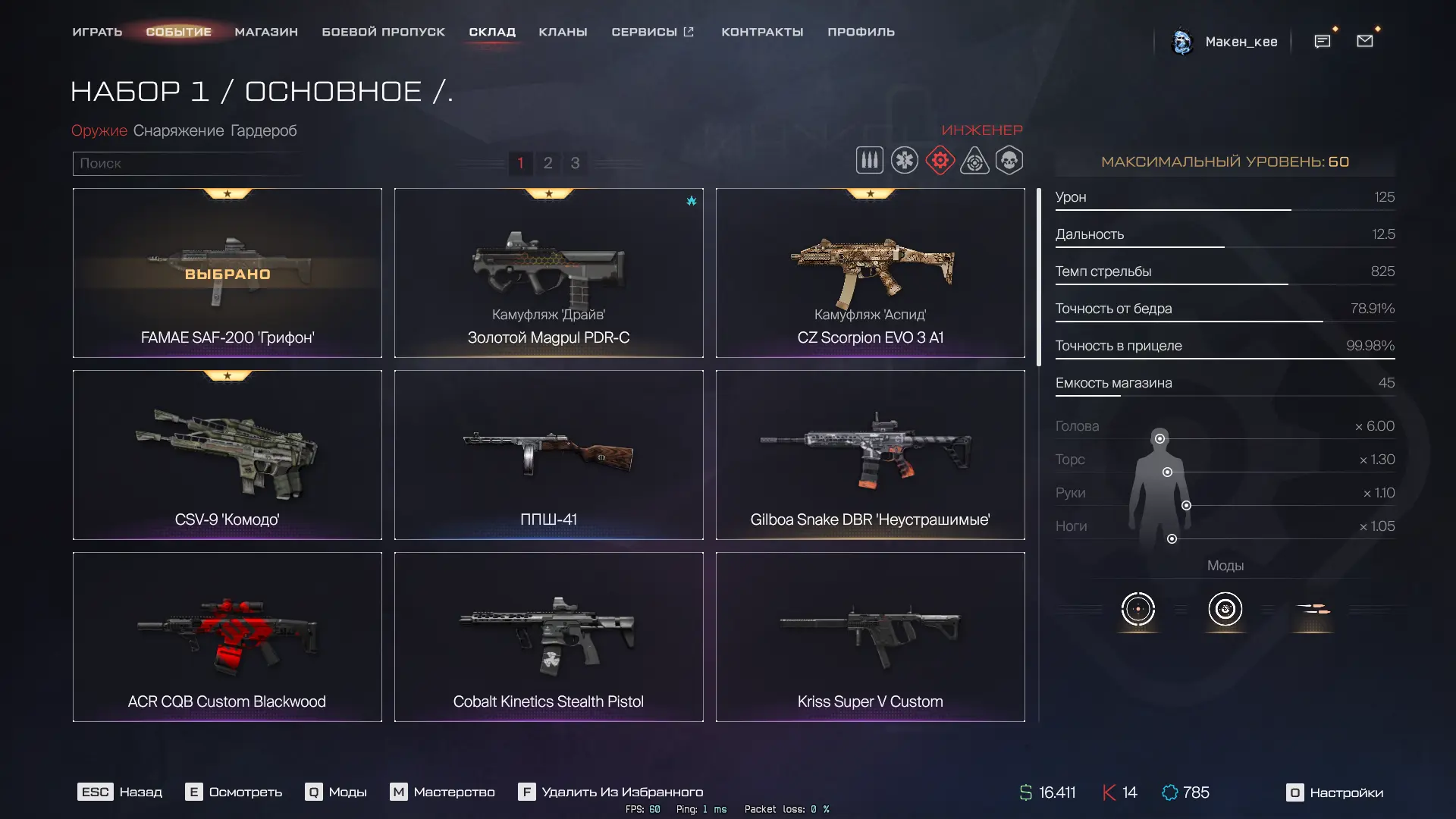The height and width of the screenshot is (819, 1456).
Task: Go to page 2 of weapons
Action: [548, 163]
